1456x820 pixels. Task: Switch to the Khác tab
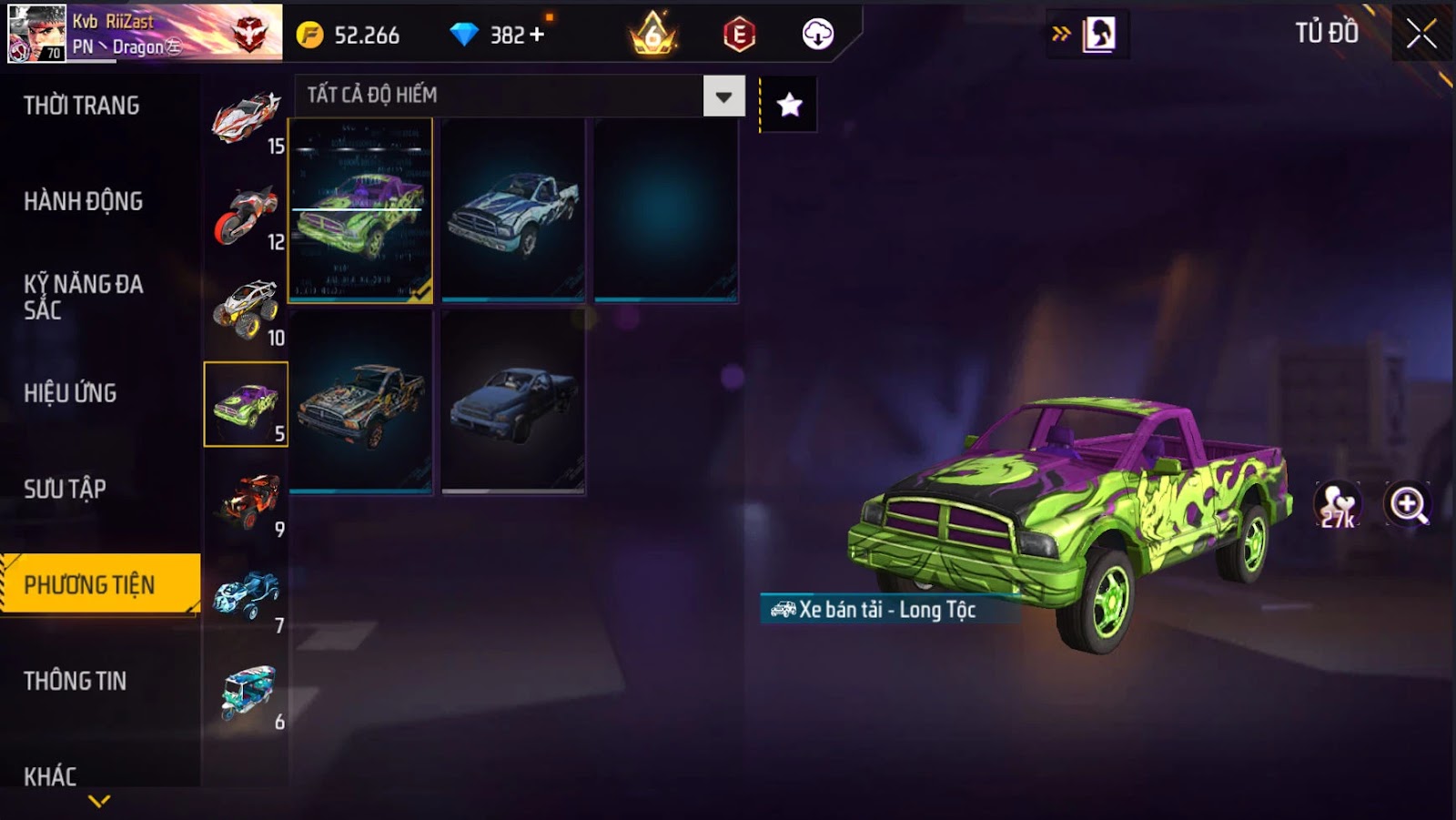click(x=51, y=775)
